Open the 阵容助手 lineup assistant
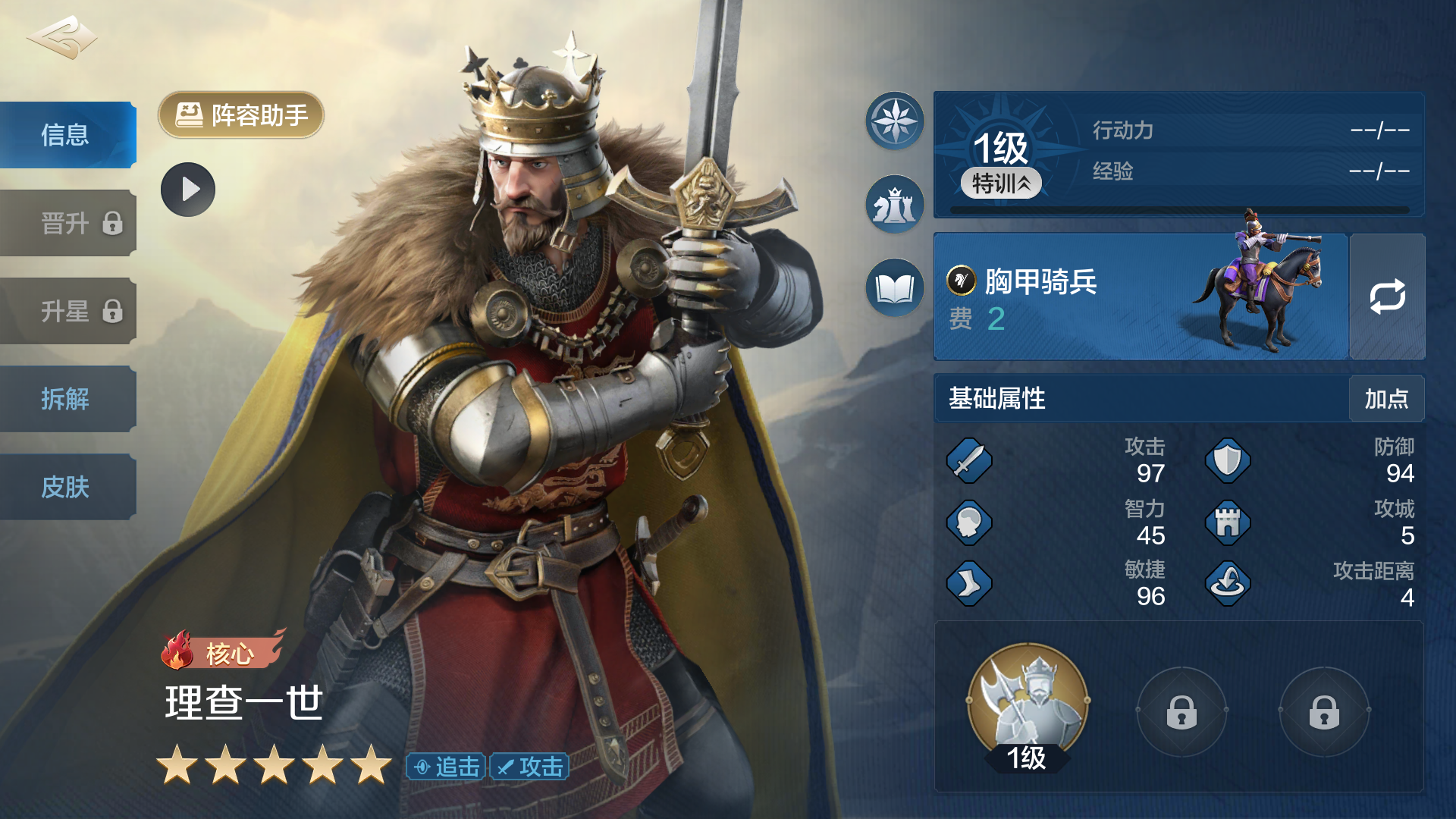Image resolution: width=1456 pixels, height=819 pixels. pyautogui.click(x=241, y=115)
